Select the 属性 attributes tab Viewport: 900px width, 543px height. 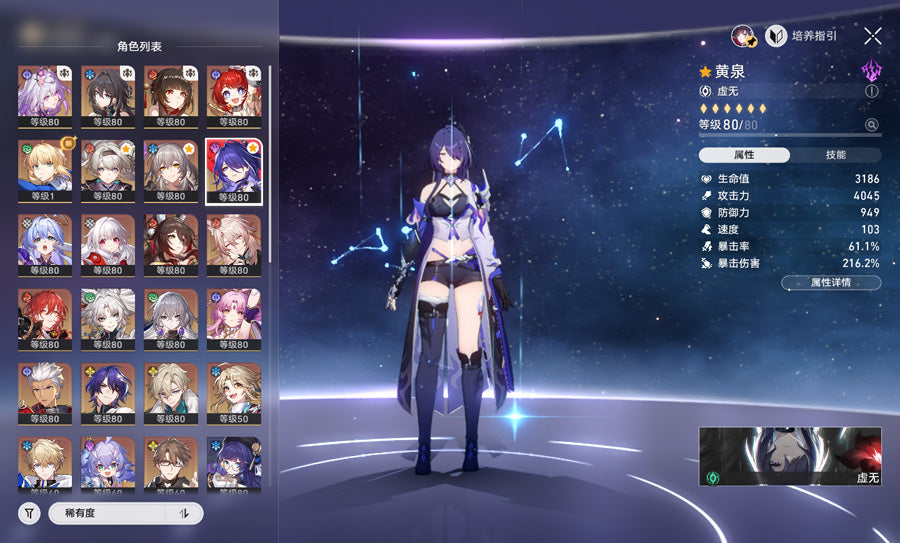click(744, 155)
